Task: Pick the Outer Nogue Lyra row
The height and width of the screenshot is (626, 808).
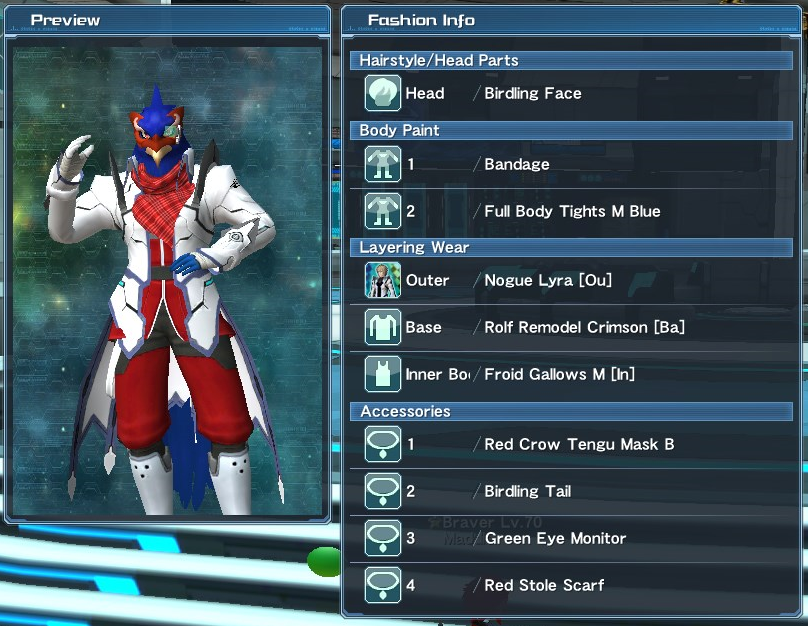Action: click(x=571, y=281)
